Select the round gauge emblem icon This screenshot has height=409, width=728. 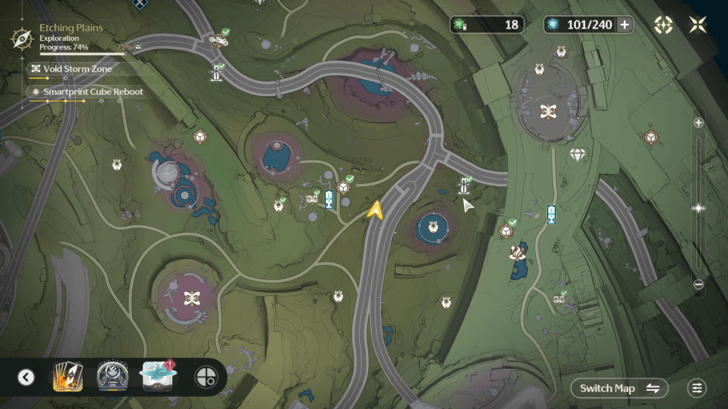[112, 377]
